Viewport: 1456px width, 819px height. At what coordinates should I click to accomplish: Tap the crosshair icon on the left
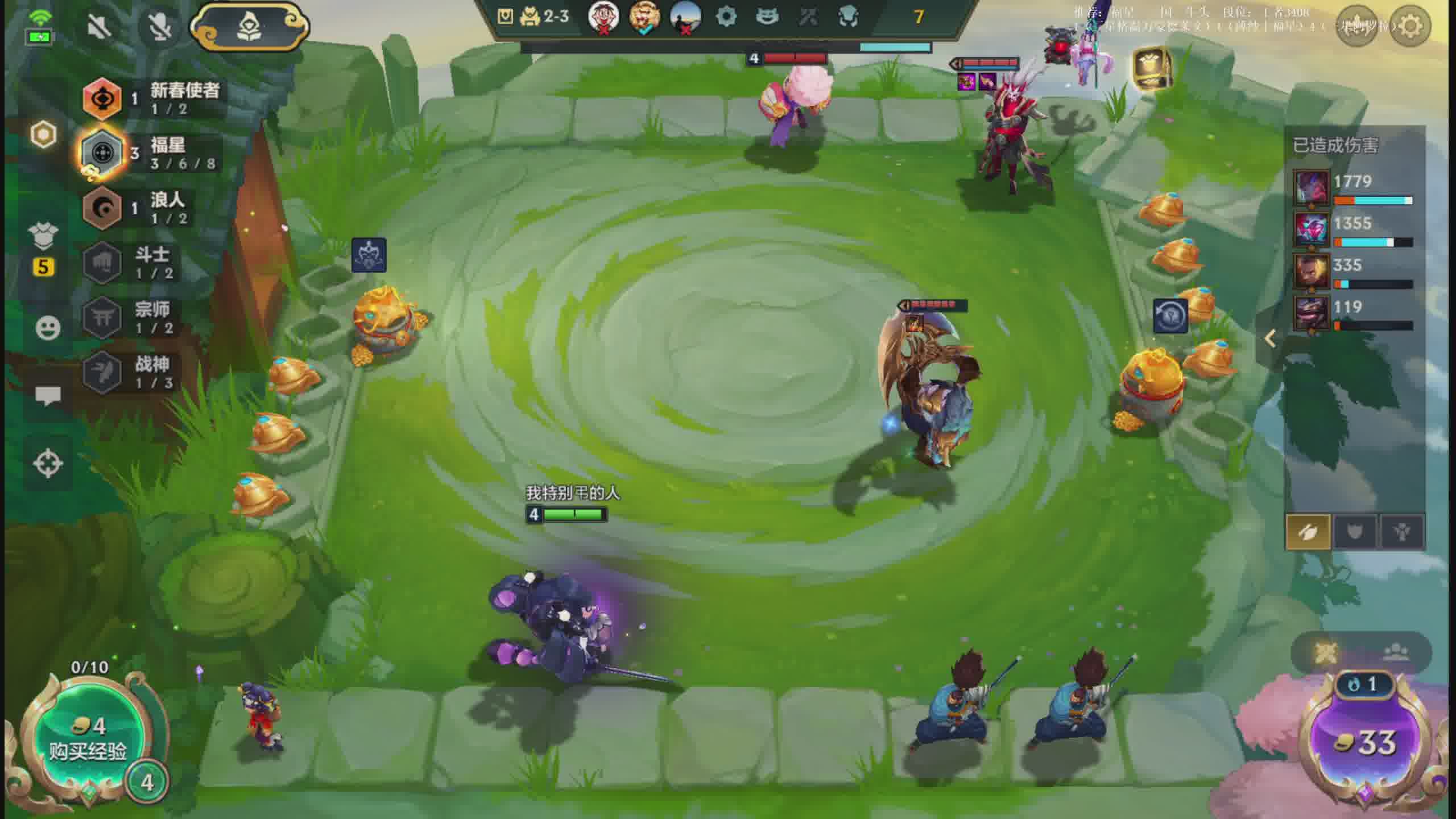click(x=48, y=463)
